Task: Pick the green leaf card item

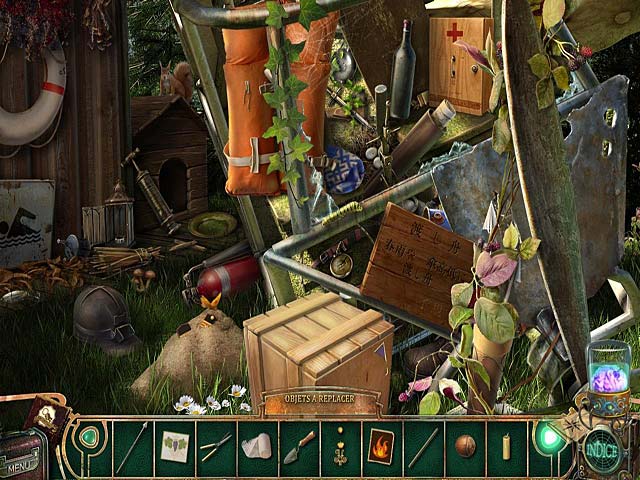Action: pyautogui.click(x=174, y=446)
